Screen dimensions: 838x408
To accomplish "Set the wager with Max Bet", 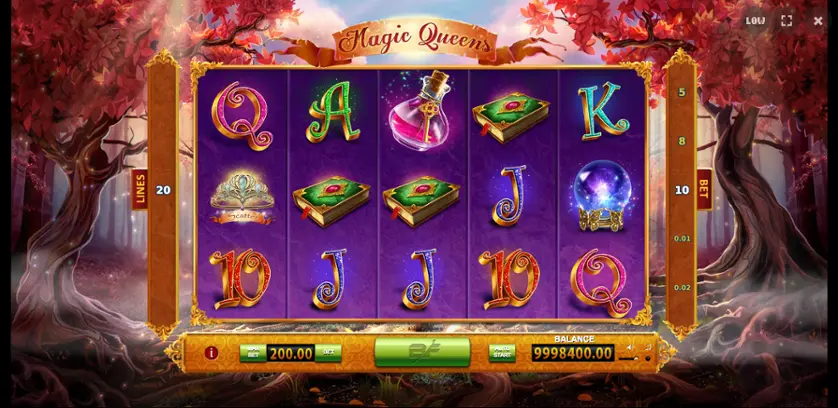I will (x=253, y=353).
